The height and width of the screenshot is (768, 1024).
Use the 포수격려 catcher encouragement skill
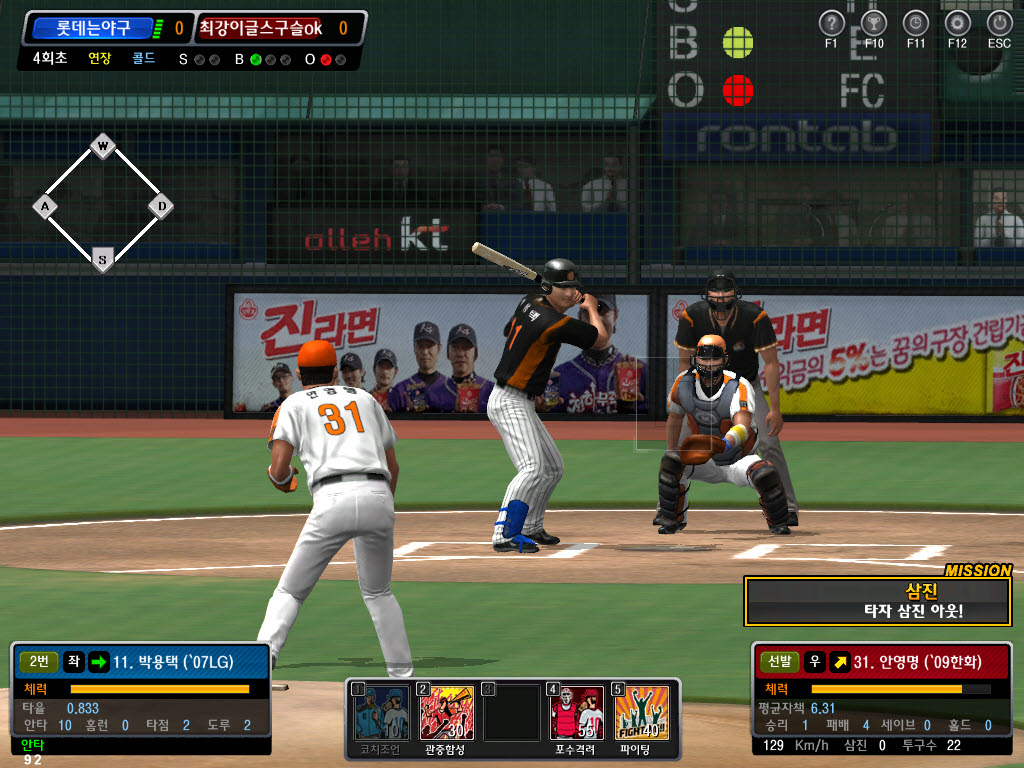click(x=577, y=712)
